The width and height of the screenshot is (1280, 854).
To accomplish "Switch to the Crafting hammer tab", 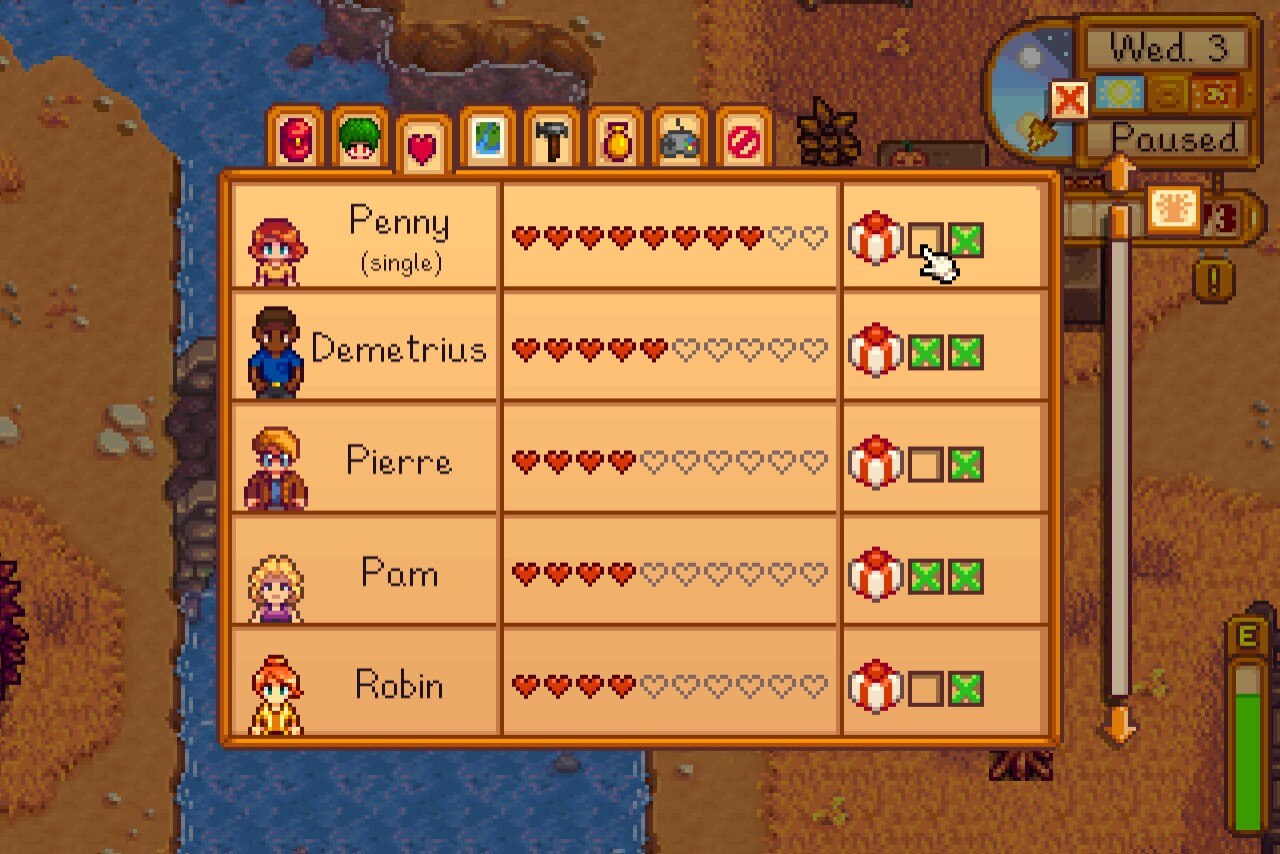I will click(x=551, y=140).
